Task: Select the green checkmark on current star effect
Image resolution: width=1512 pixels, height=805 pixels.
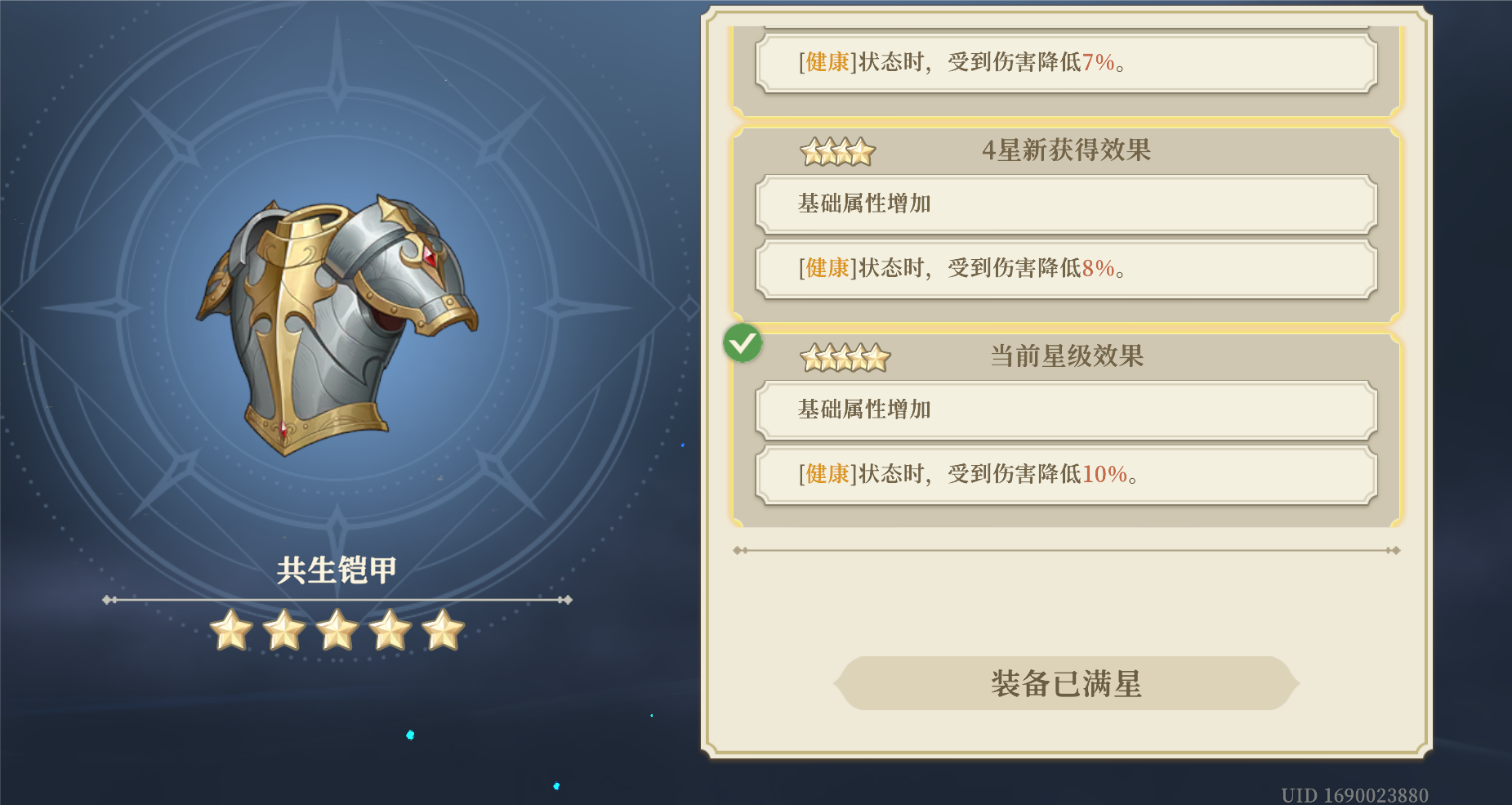Action: tap(743, 344)
